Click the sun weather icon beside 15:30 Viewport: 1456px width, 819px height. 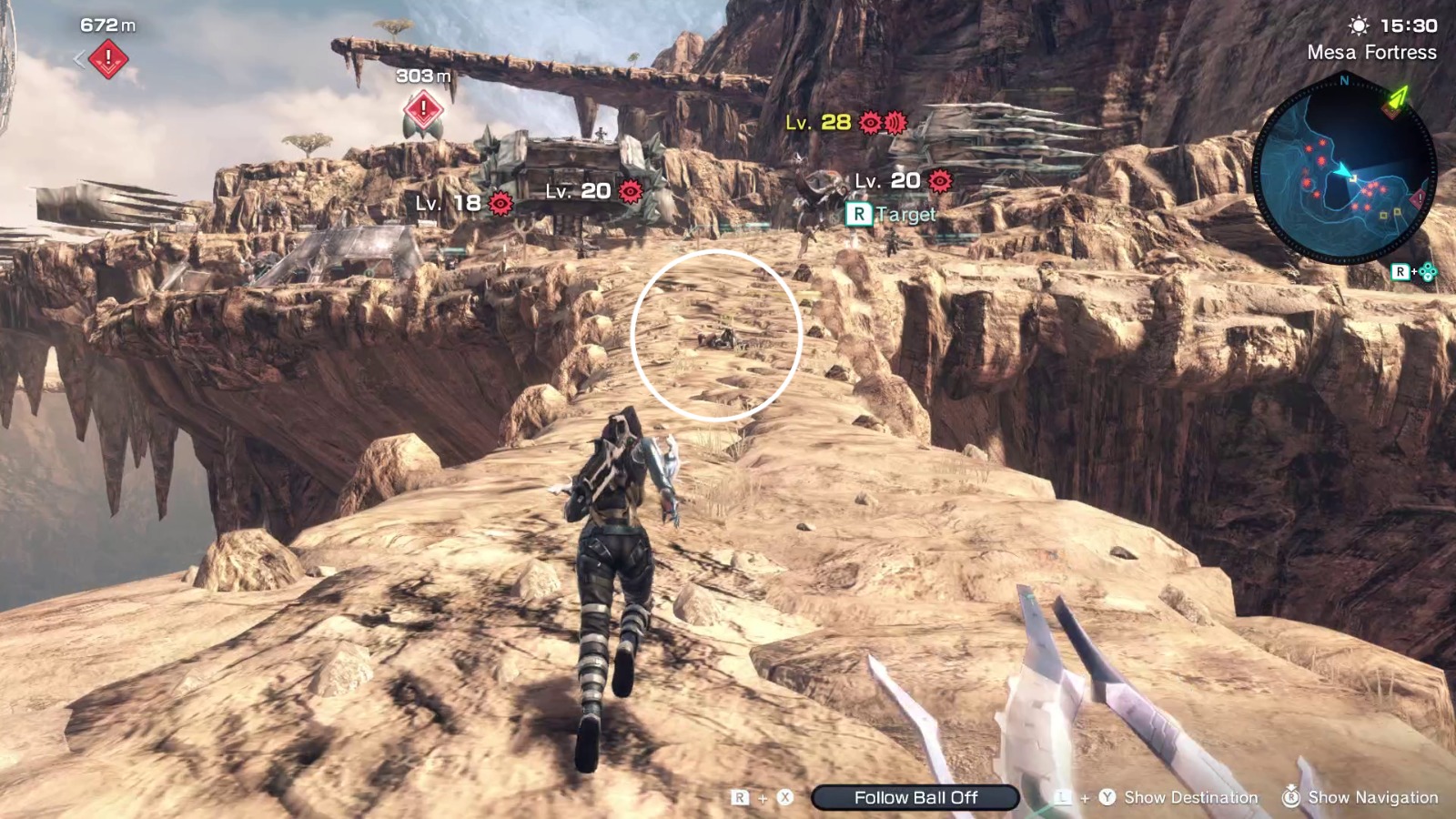coord(1357,25)
